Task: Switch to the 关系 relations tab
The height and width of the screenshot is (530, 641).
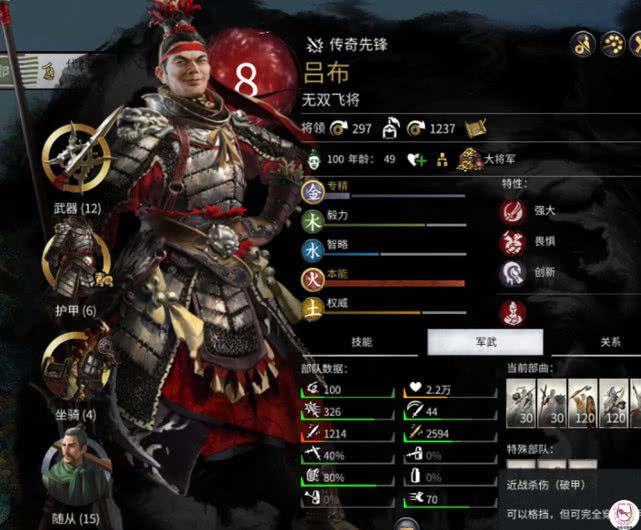Action: tap(610, 342)
